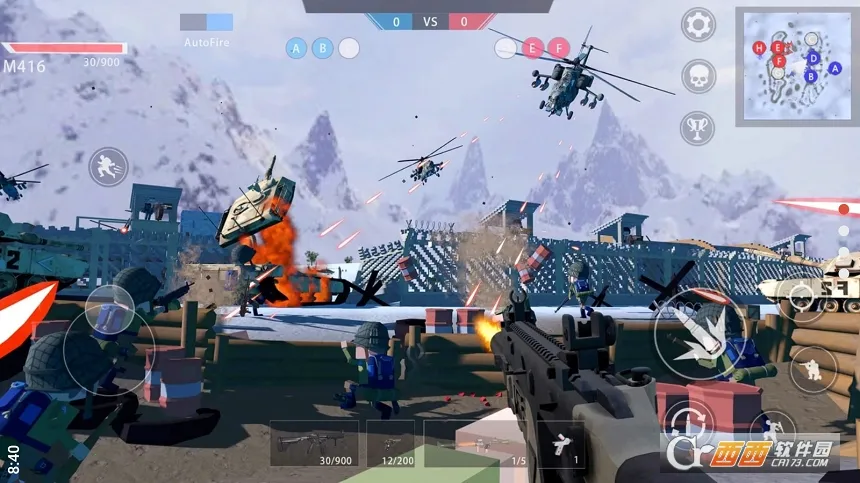Tap the crosshair aim button
The height and width of the screenshot is (483, 860).
coord(800,294)
